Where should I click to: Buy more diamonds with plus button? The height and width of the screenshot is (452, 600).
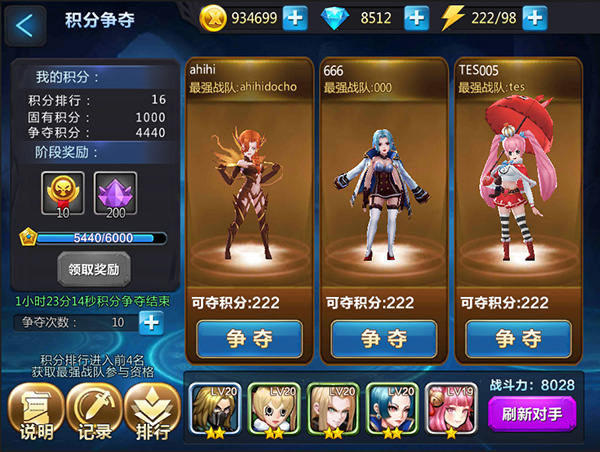coord(416,18)
